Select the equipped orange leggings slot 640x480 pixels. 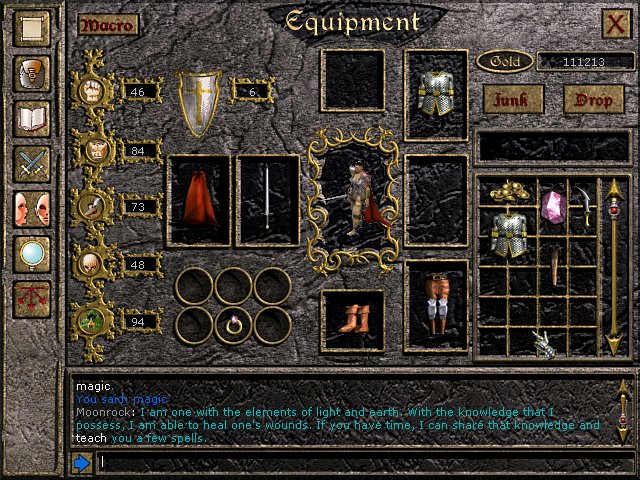pos(436,306)
